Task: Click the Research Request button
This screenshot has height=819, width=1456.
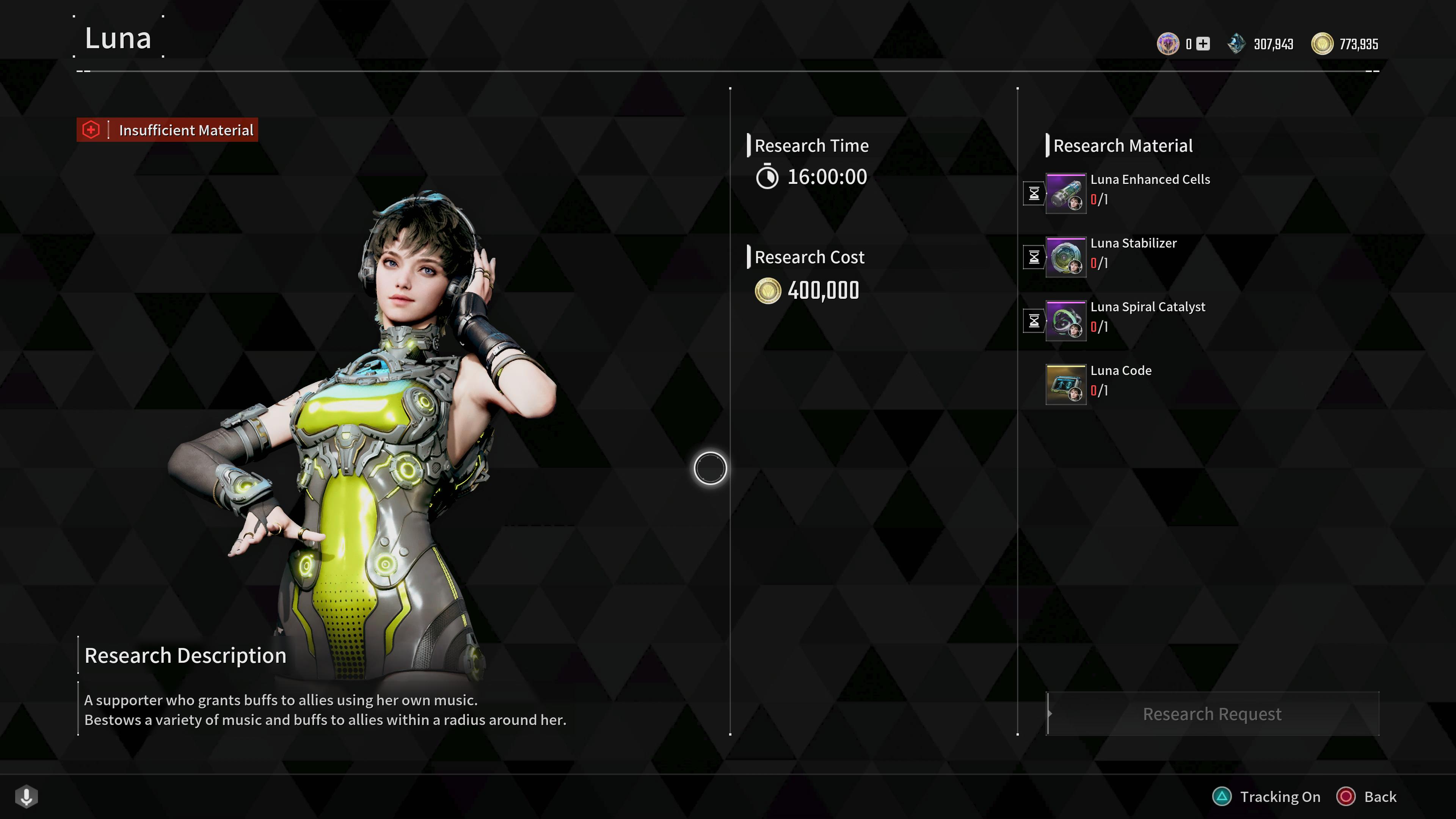Action: point(1212,714)
